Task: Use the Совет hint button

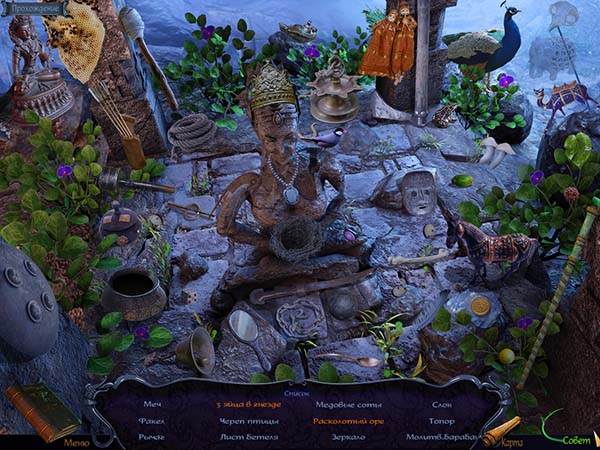Action: (573, 439)
